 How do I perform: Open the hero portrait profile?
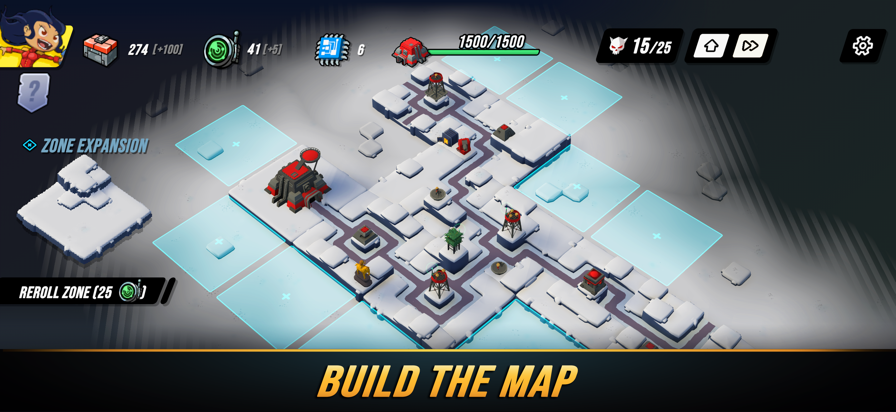pyautogui.click(x=35, y=37)
